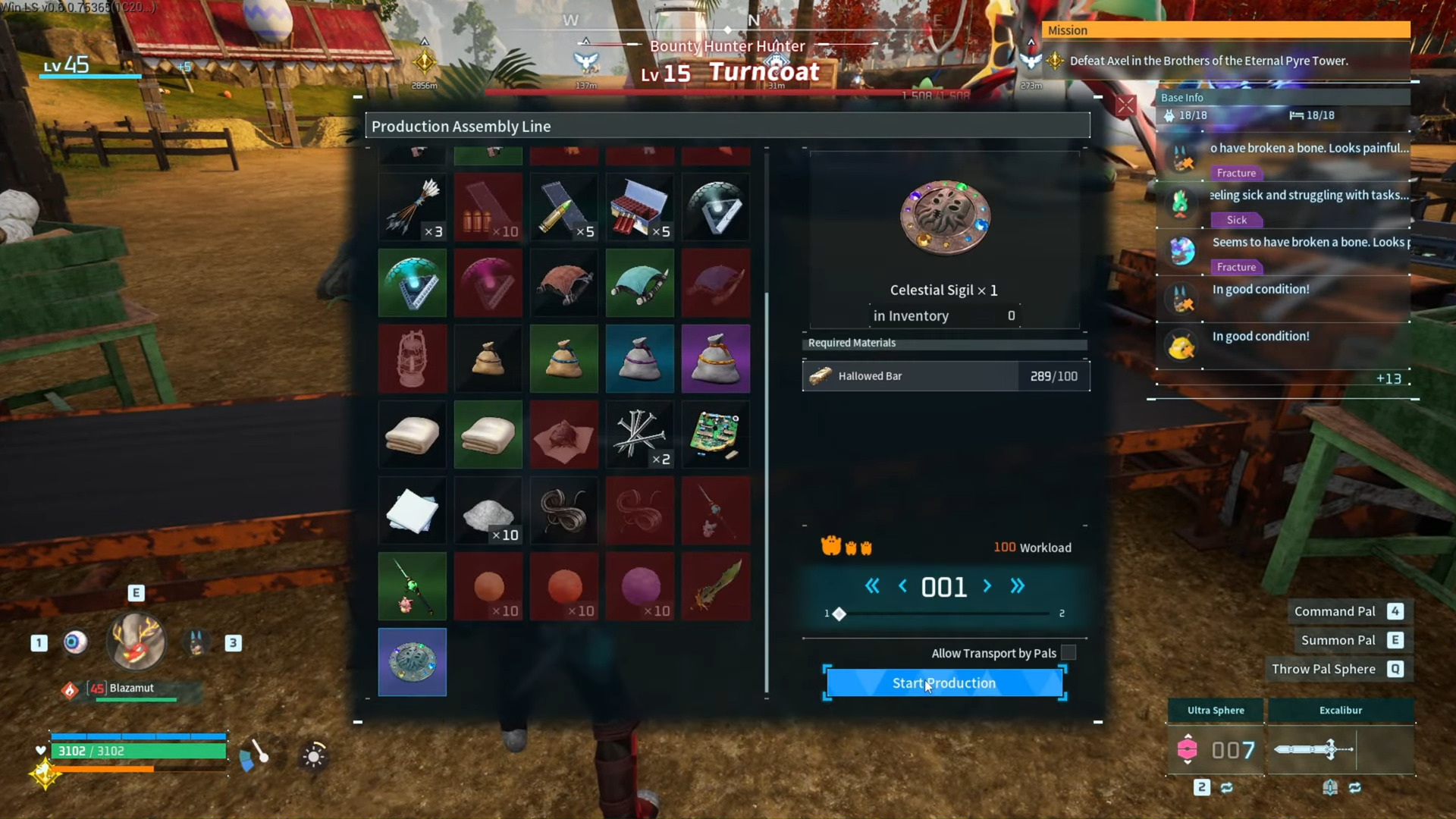Enable Allow Transport by Pals
1456x819 pixels.
(1069, 652)
